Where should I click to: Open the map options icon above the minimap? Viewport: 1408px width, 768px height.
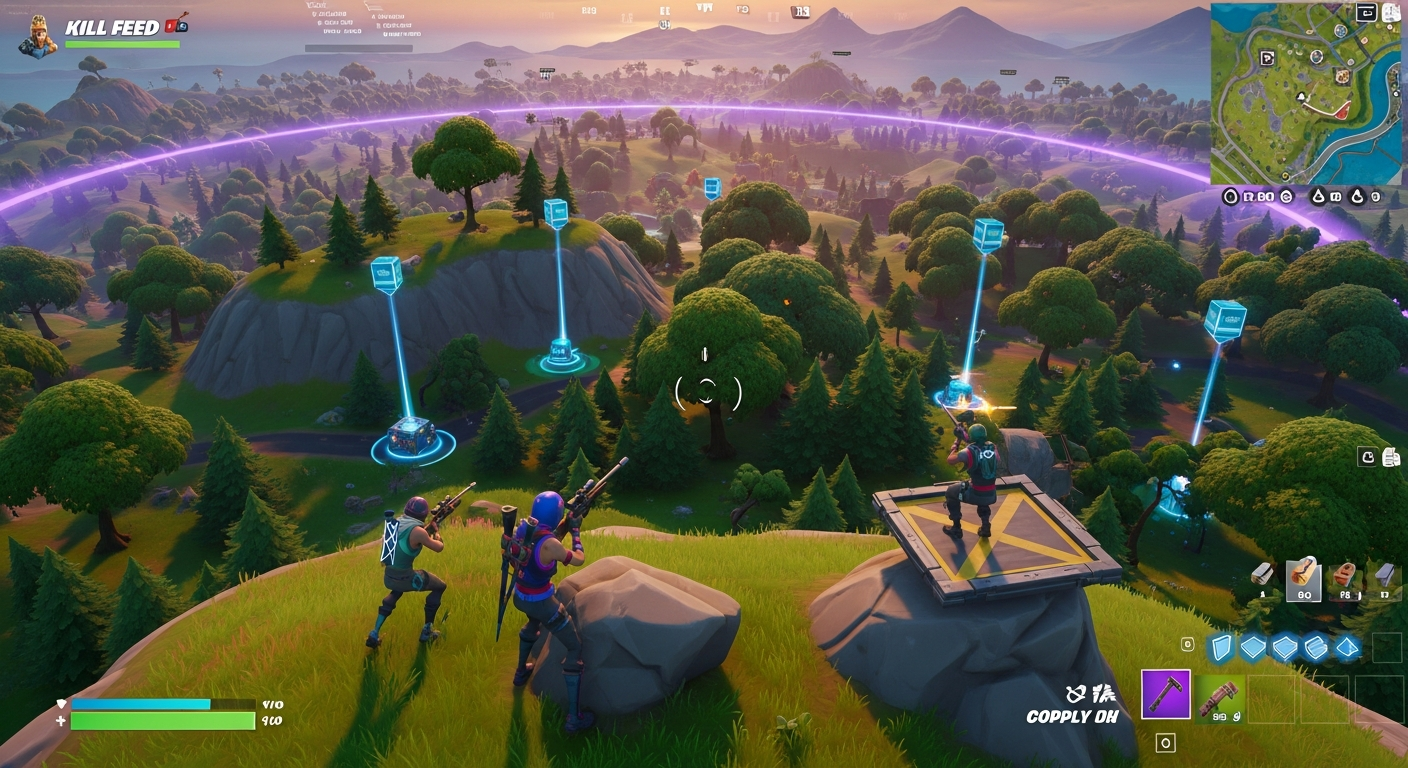pyautogui.click(x=1390, y=12)
